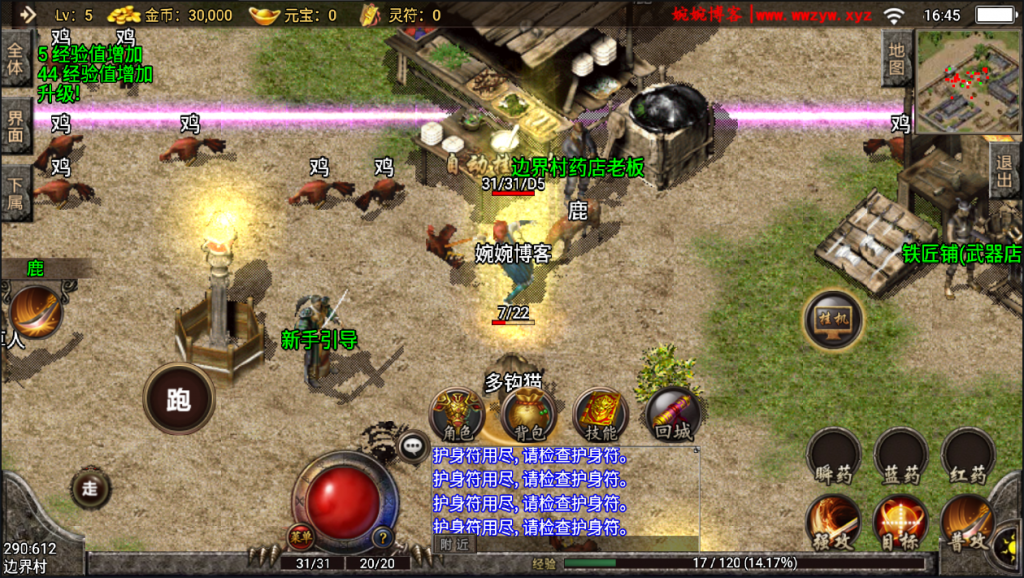Switch movement to 跑 run mode

[x=179, y=399]
